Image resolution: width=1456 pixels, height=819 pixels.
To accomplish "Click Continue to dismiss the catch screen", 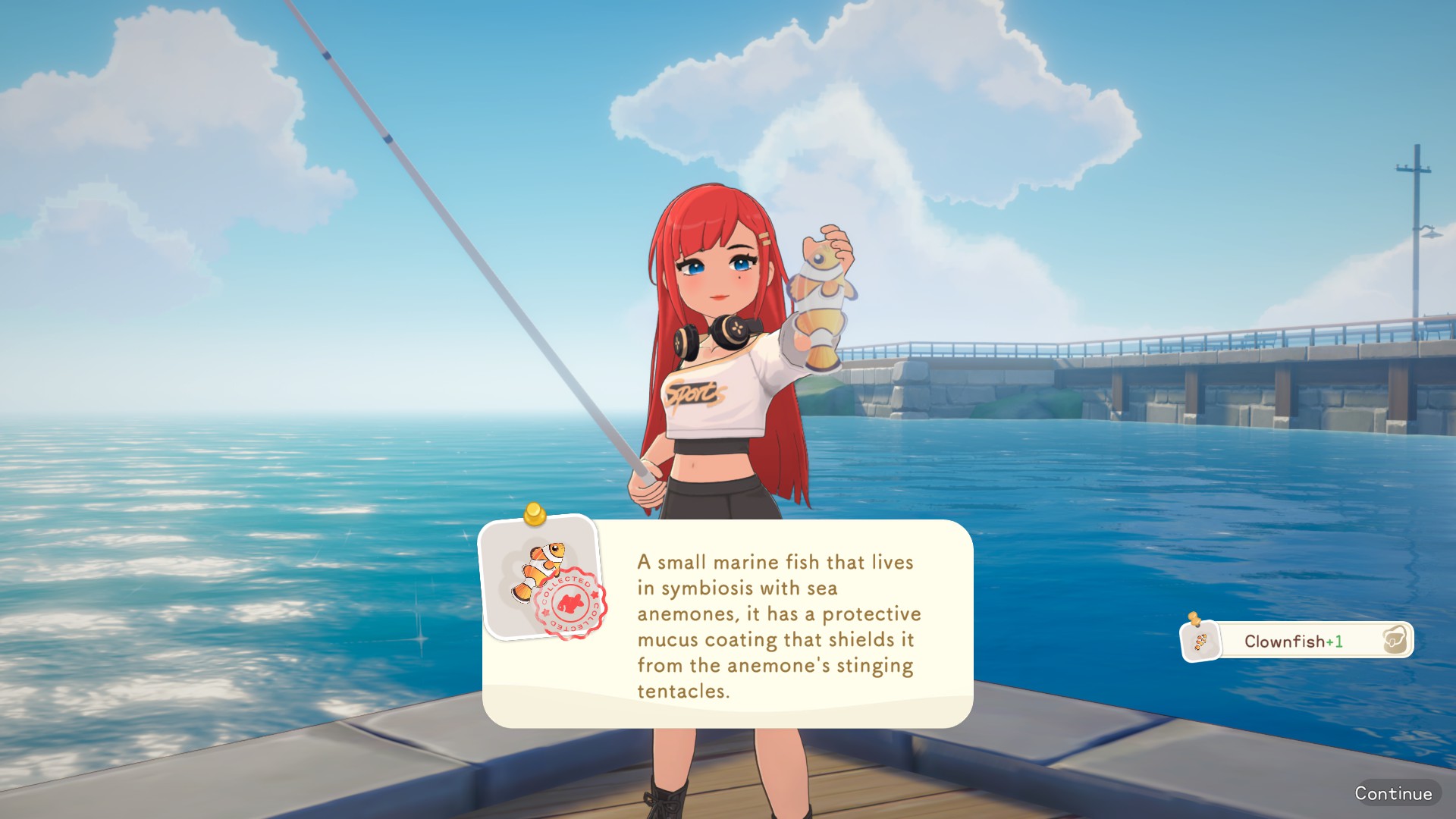I will [1393, 793].
